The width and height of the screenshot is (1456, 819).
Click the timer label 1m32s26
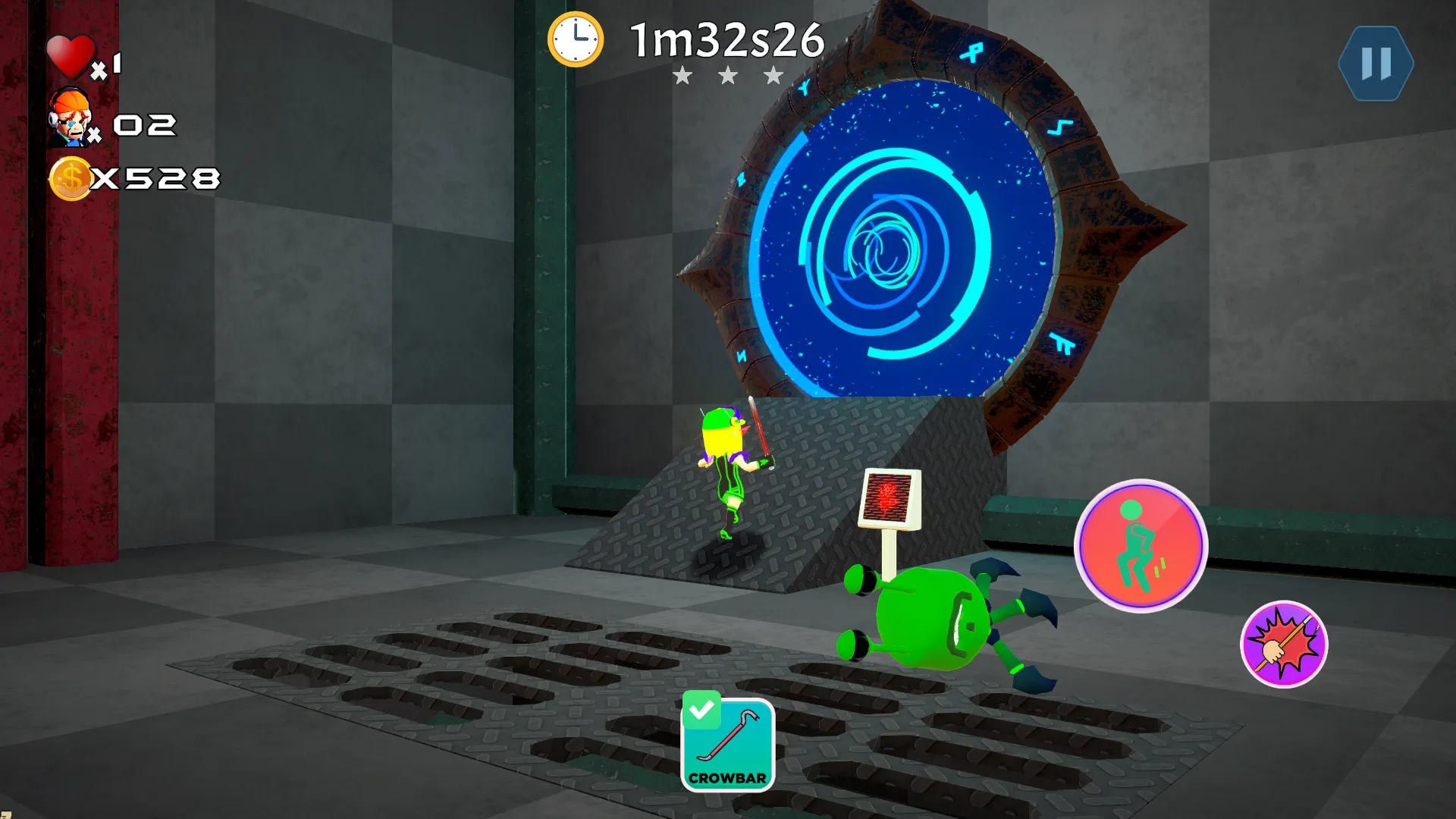point(726,39)
